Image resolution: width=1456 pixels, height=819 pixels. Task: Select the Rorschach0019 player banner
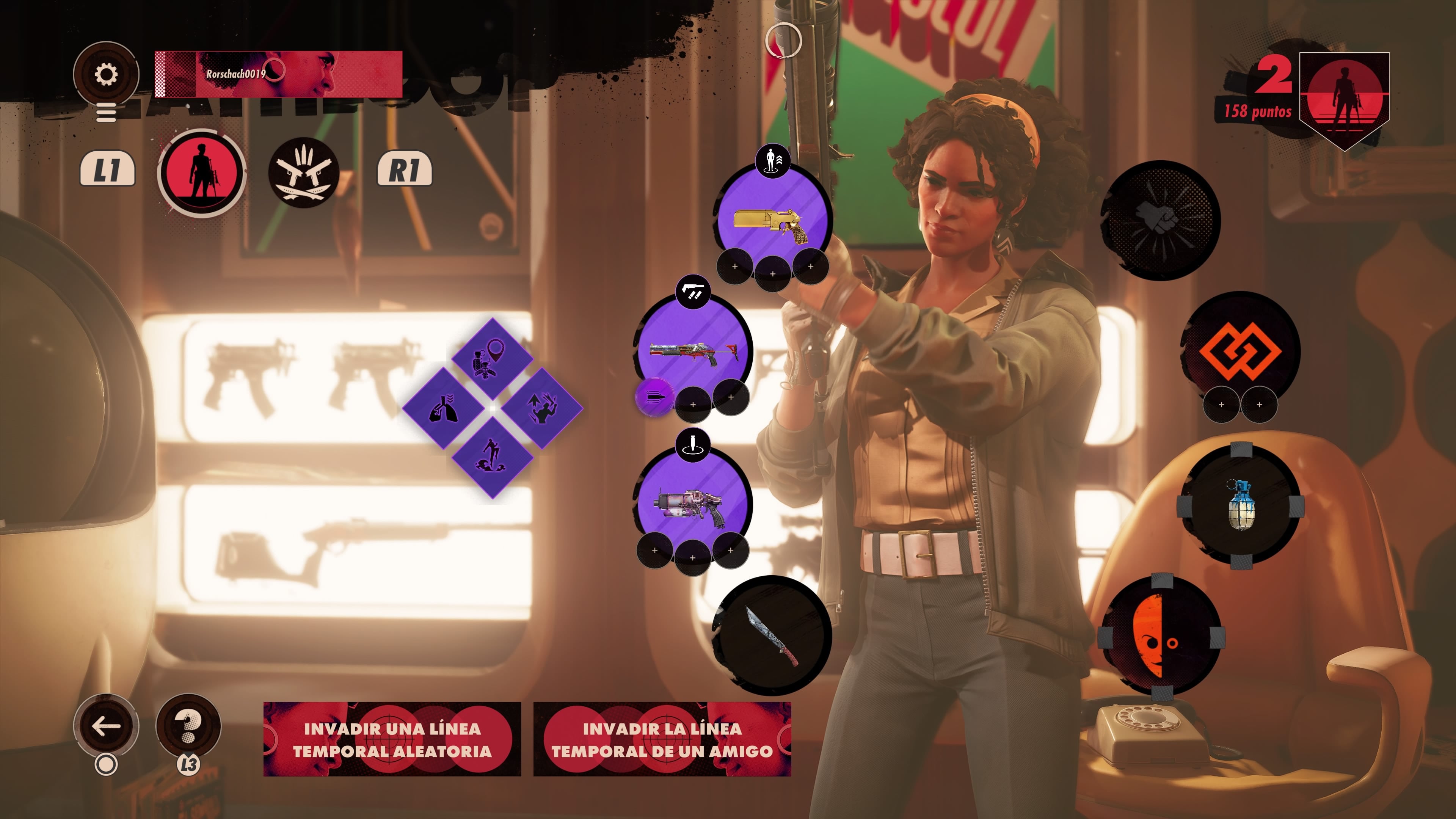278,74
